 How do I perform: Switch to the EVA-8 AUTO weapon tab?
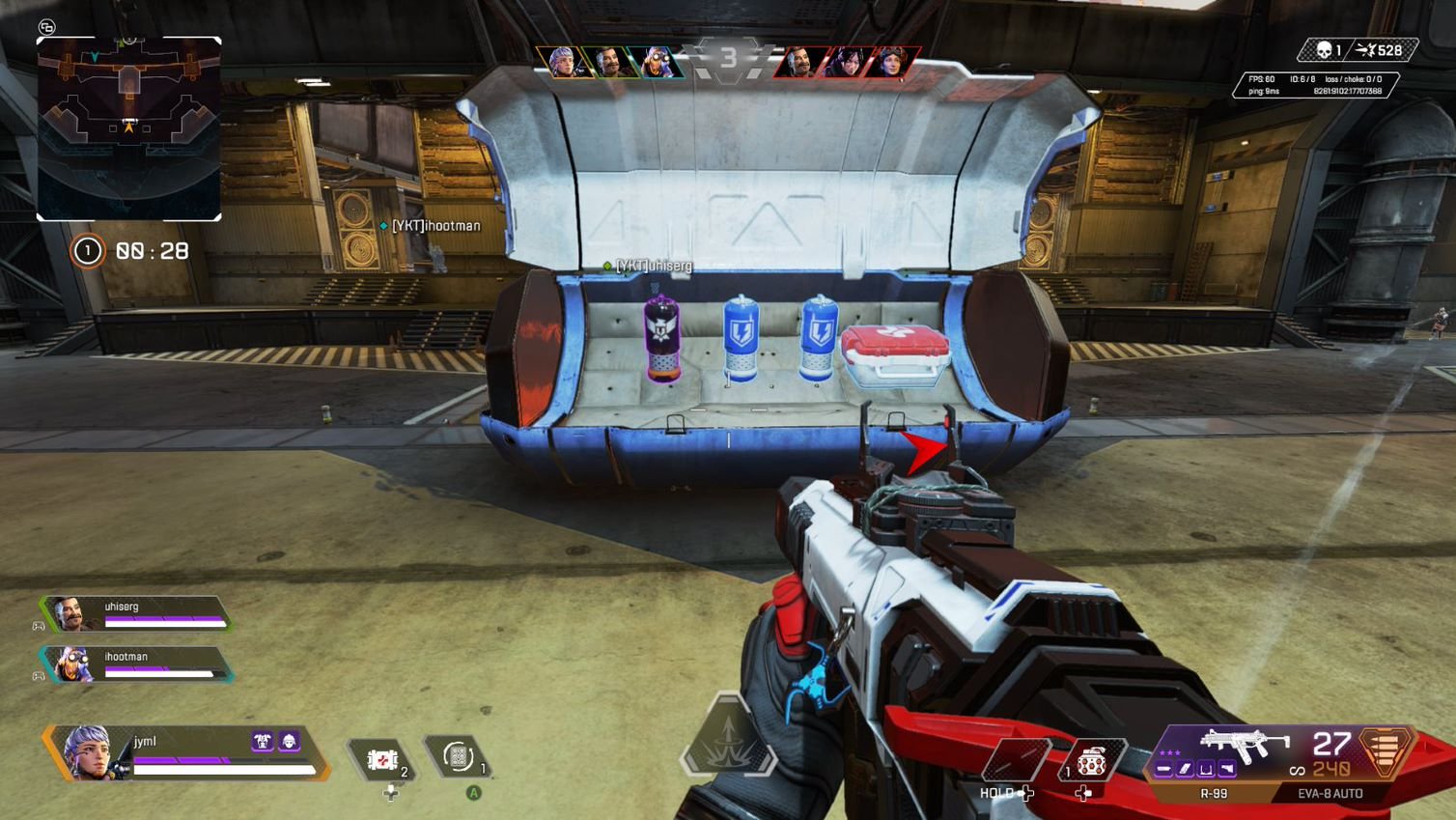click(1329, 792)
